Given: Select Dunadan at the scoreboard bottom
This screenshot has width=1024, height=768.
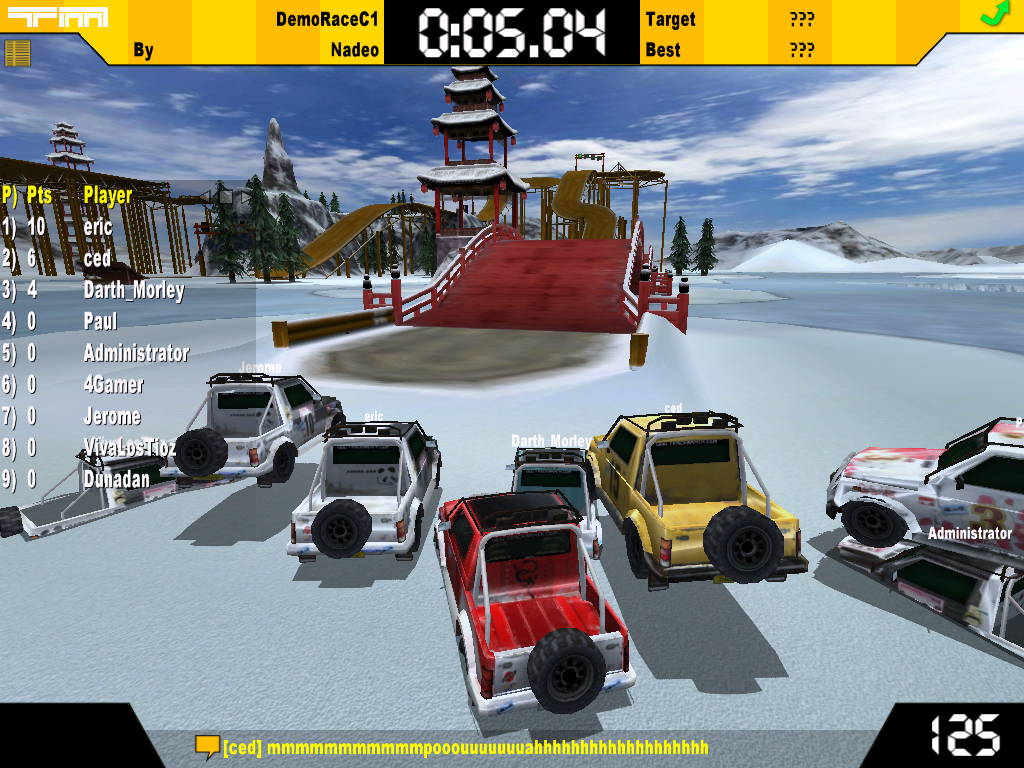Looking at the screenshot, I should tap(116, 479).
